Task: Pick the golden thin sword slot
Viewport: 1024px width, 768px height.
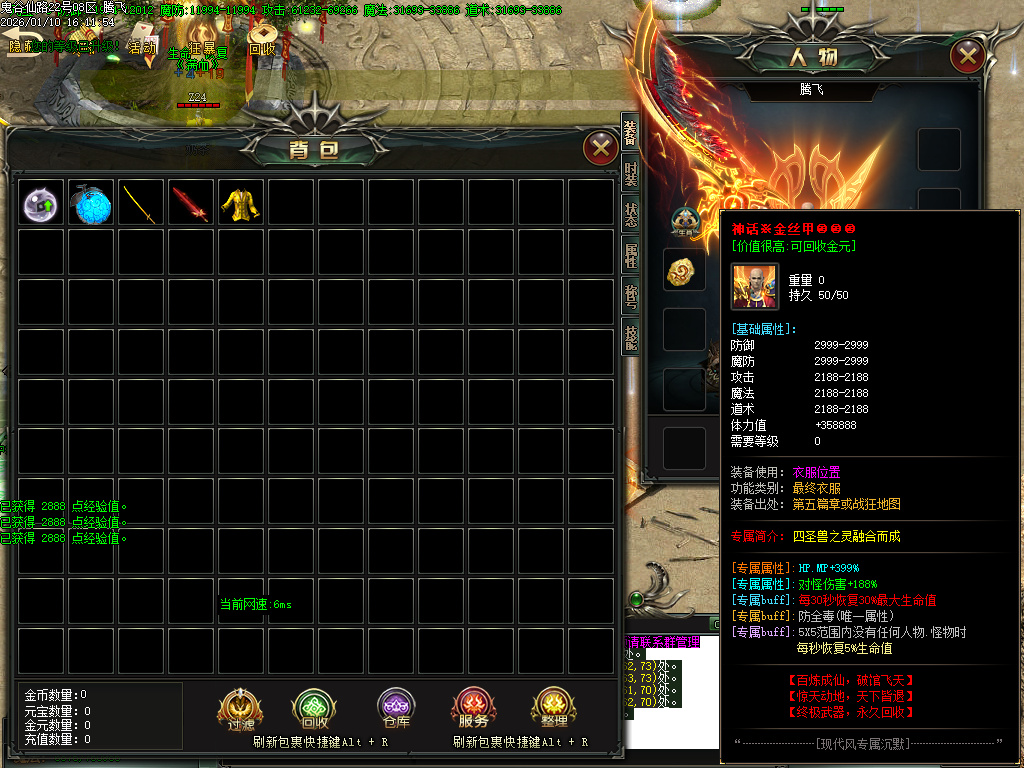Action: point(142,204)
